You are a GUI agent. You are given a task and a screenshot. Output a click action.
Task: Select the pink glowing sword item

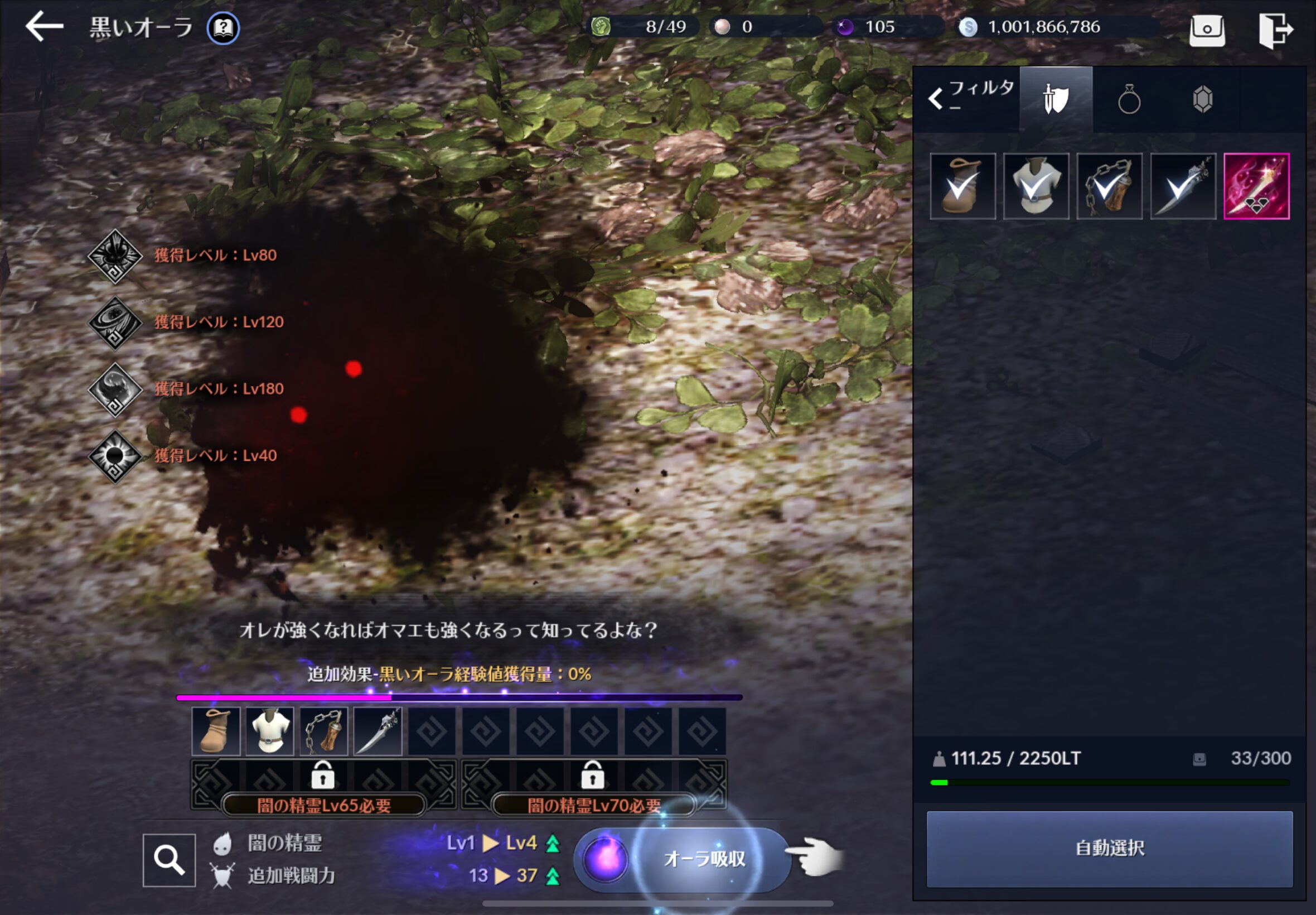[x=1256, y=186]
